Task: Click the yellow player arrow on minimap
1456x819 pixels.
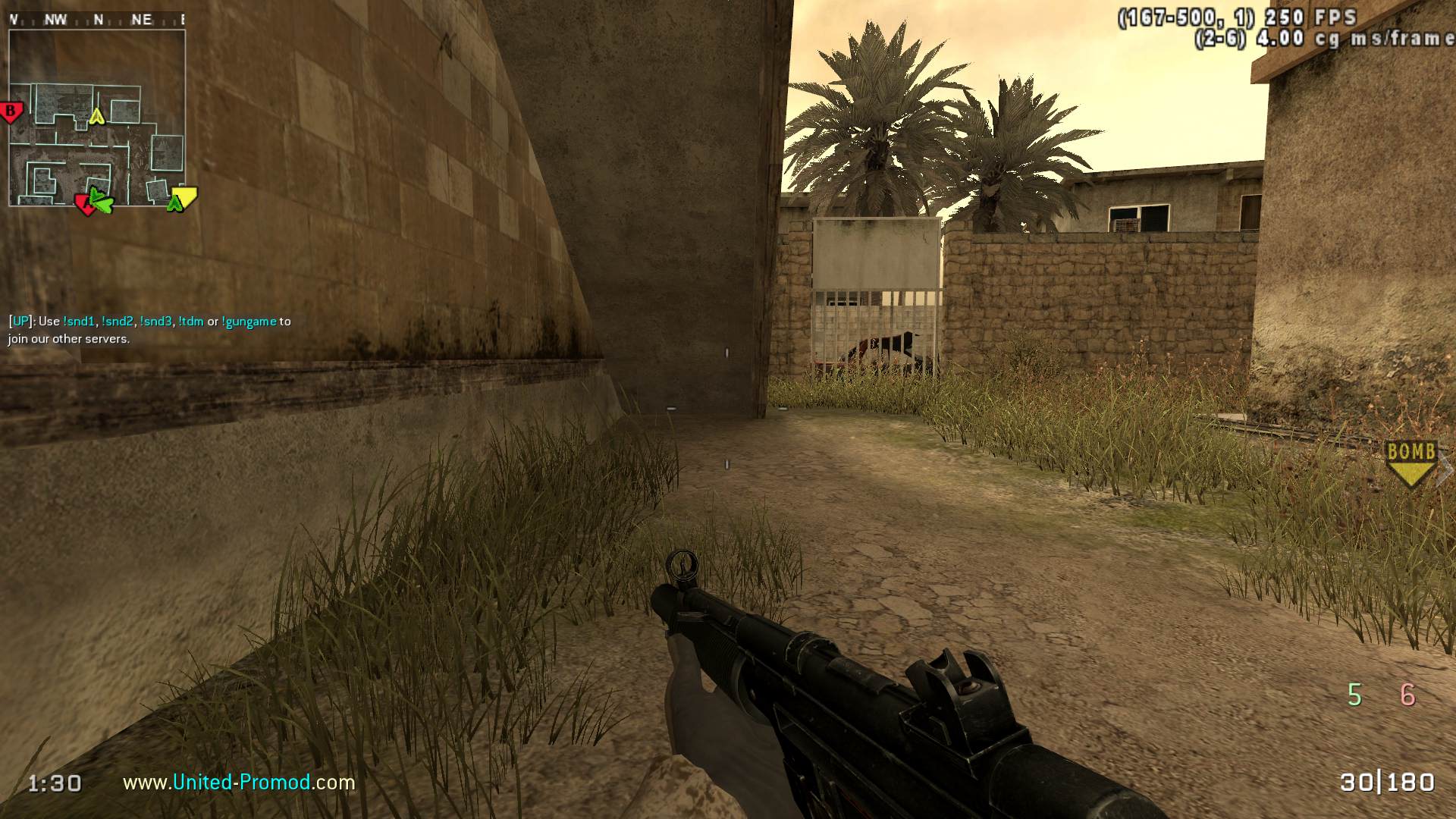Action: click(96, 116)
